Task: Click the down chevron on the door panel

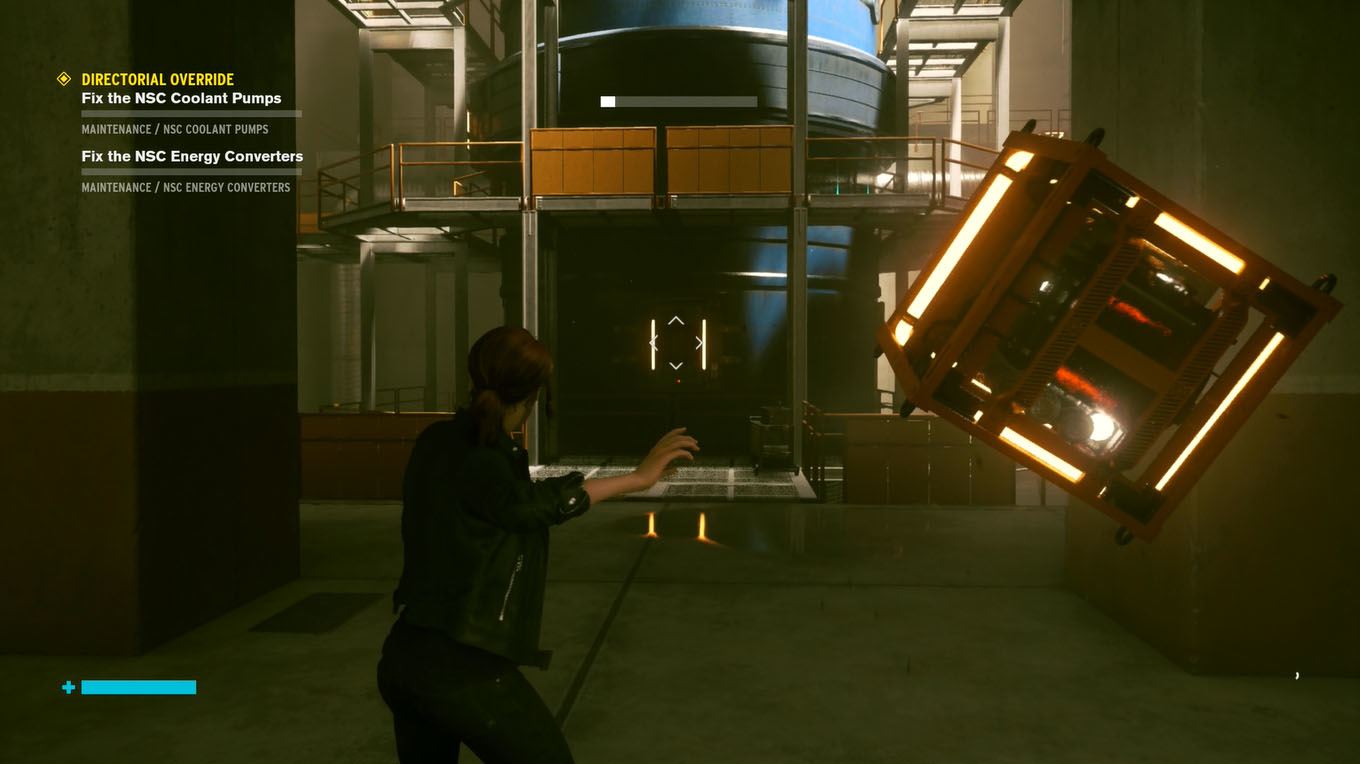Action: (676, 364)
